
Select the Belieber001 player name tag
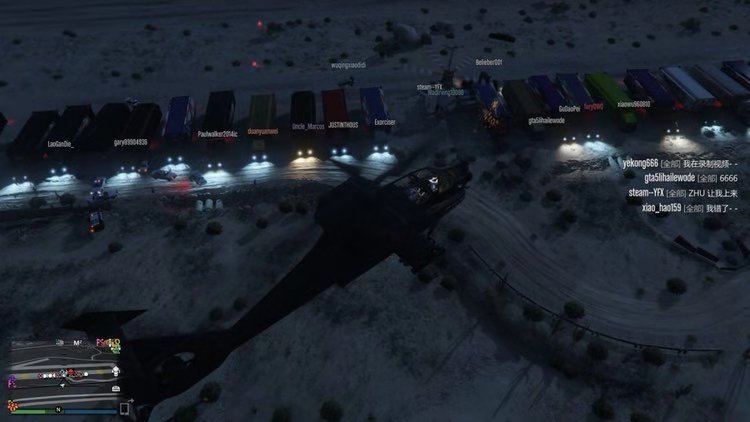tap(489, 62)
